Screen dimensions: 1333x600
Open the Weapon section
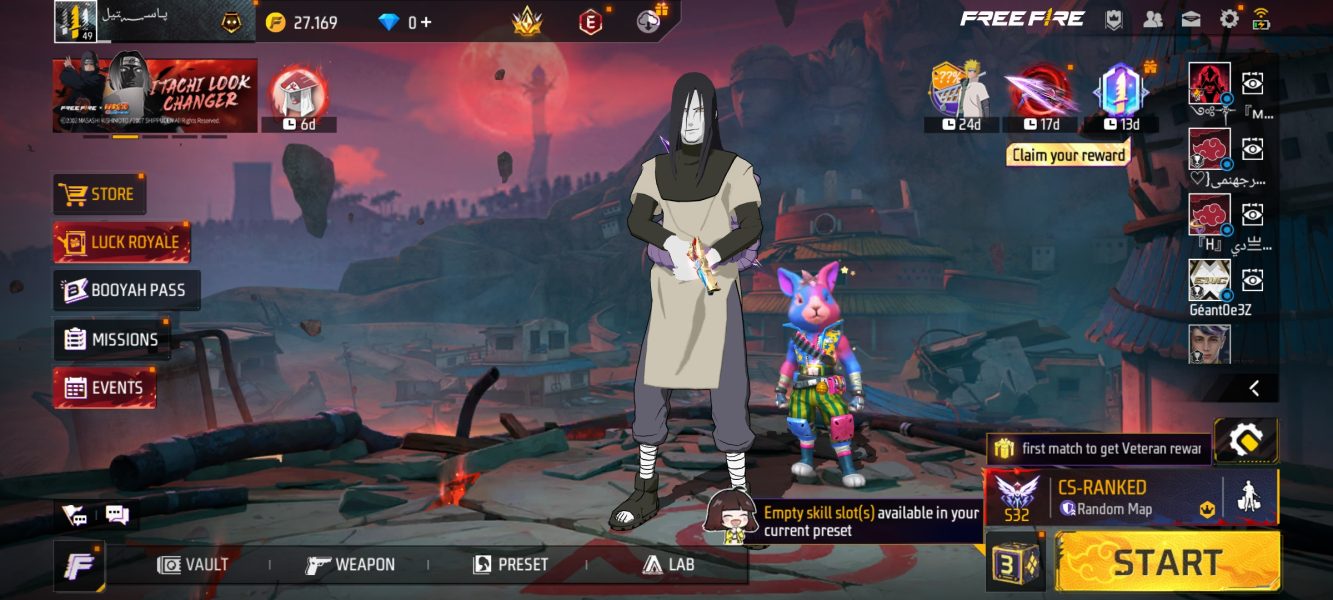tap(351, 565)
